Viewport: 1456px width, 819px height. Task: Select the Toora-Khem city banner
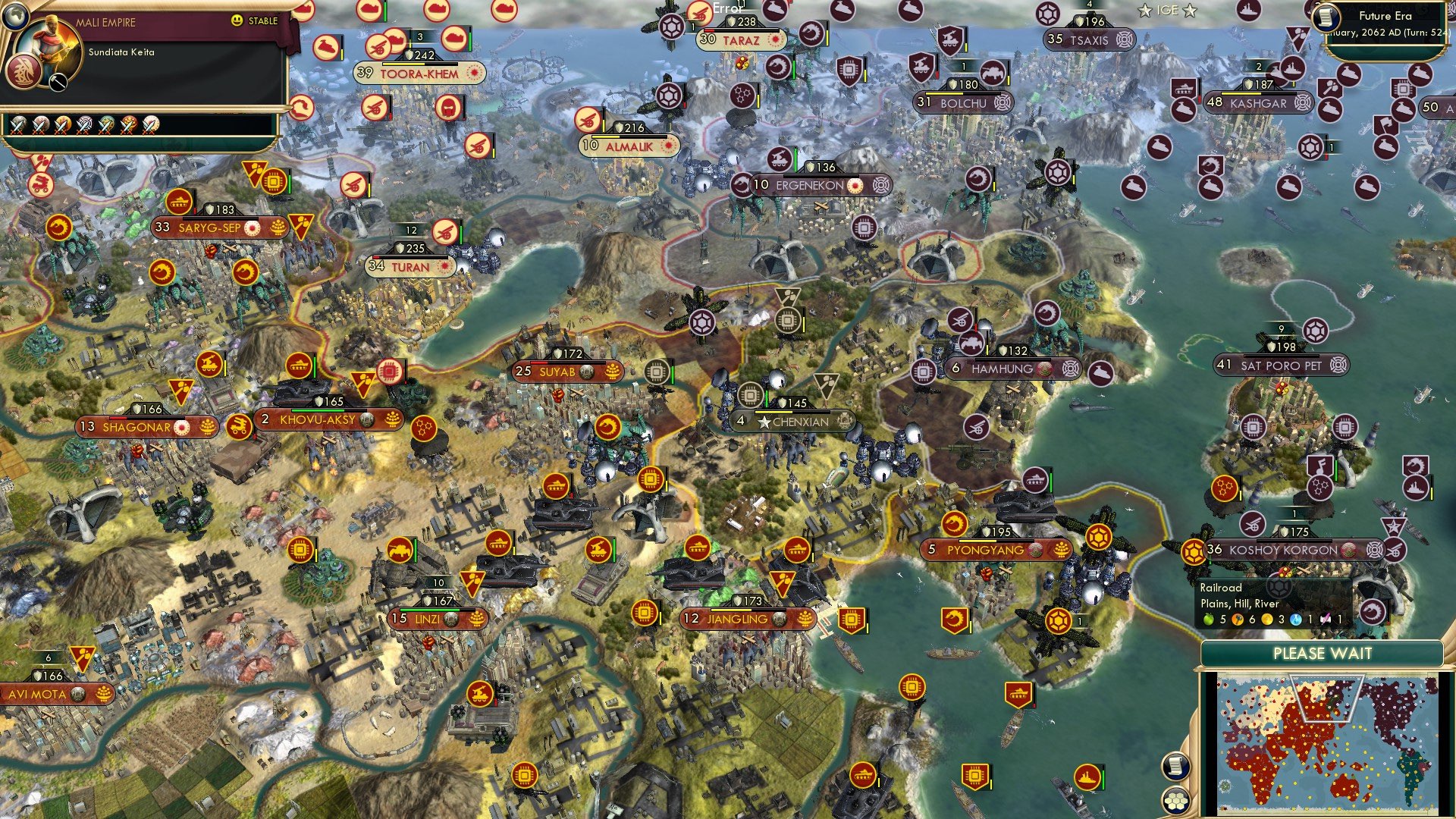coord(419,74)
